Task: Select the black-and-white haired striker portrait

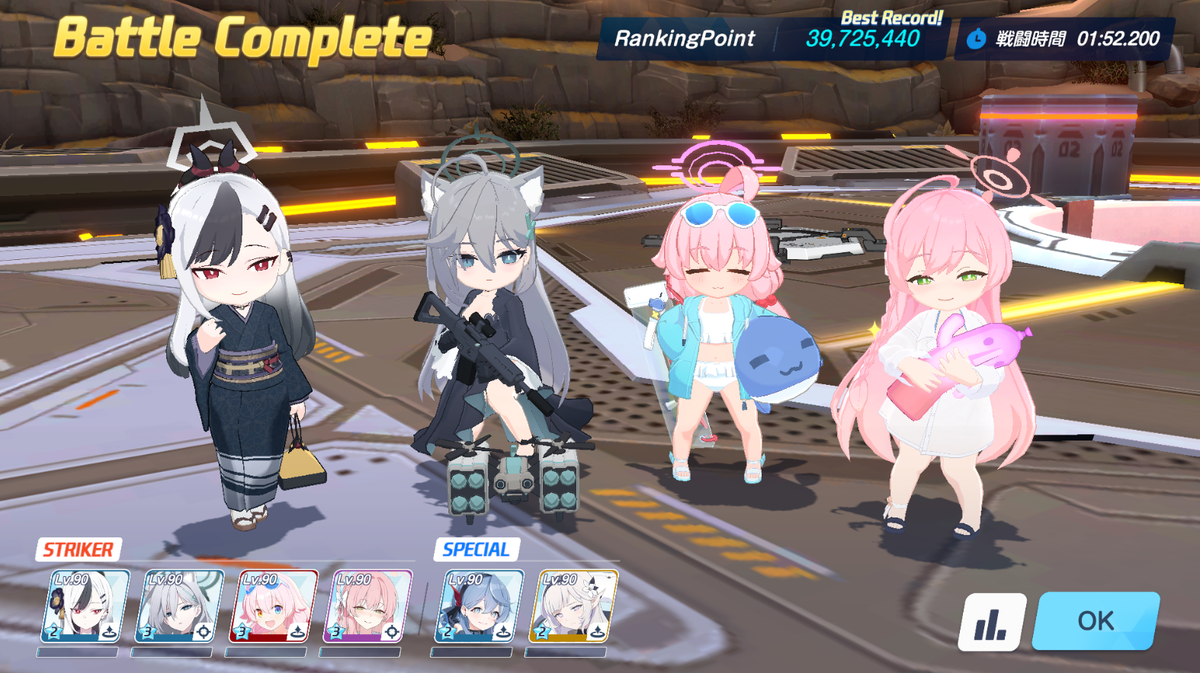Action: 85,606
